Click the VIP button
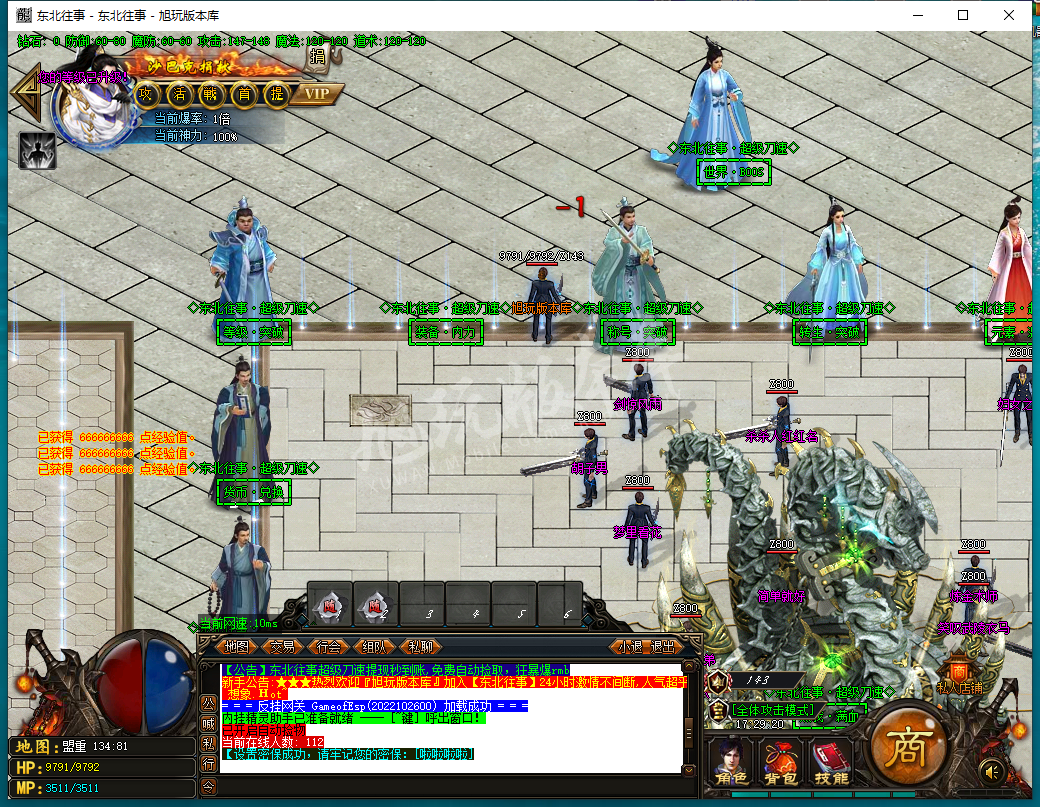 coord(317,94)
